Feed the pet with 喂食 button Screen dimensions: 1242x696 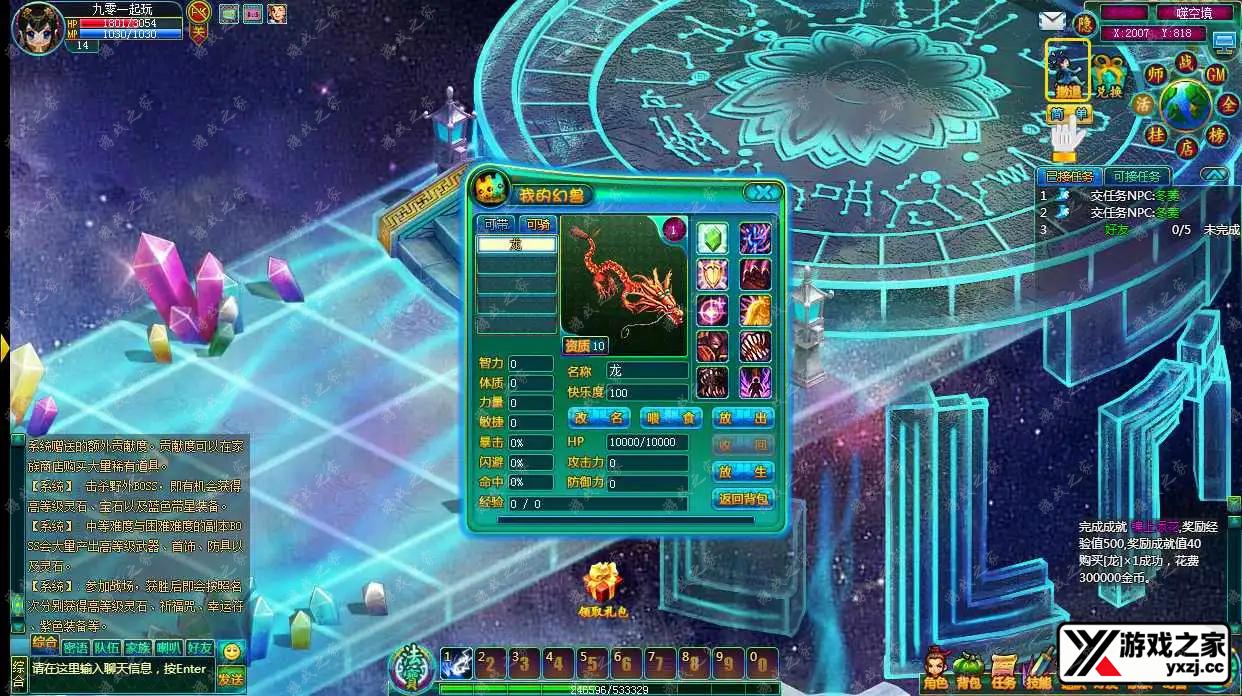[657, 418]
